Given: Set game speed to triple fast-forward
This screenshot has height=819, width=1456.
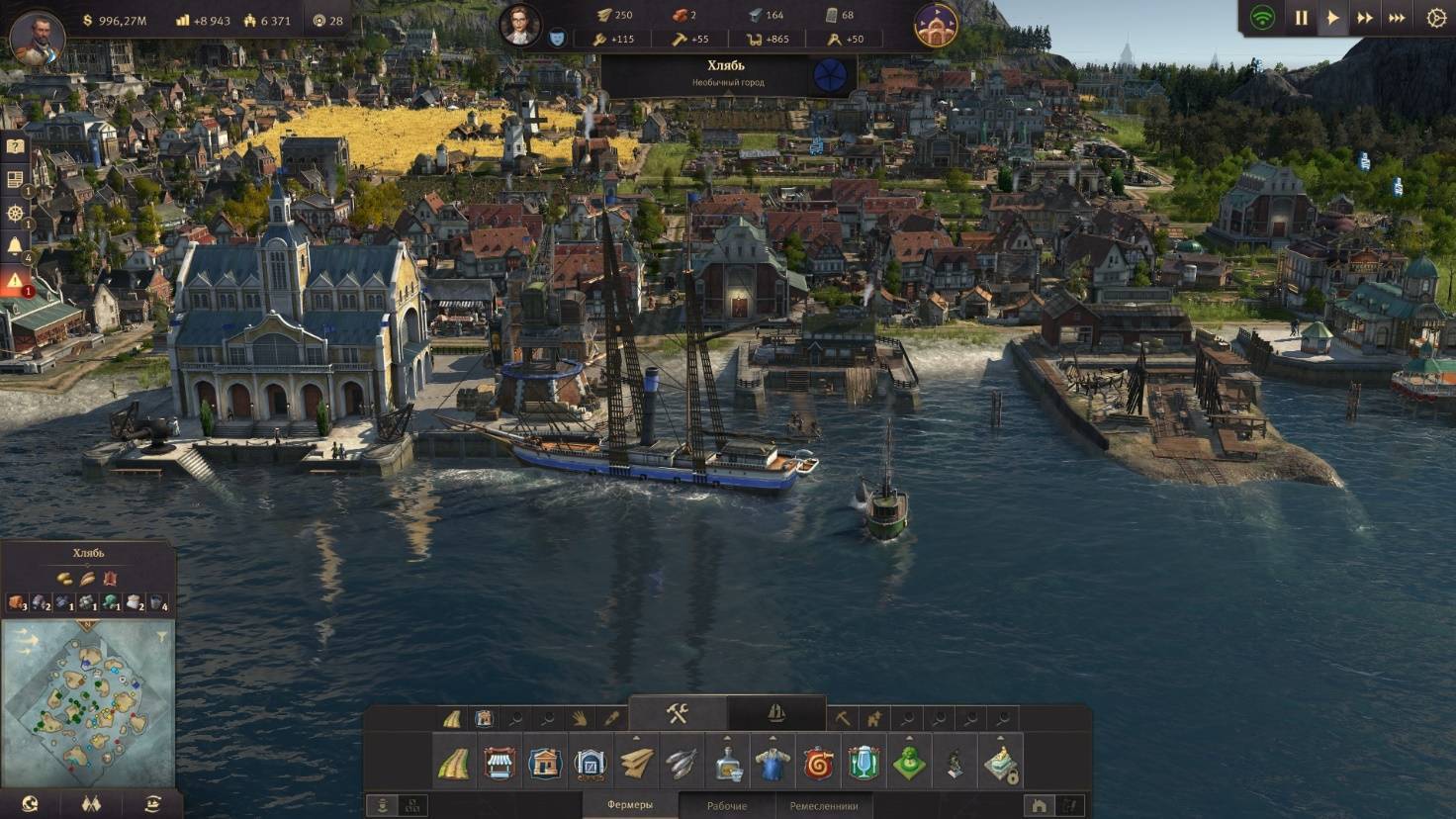Looking at the screenshot, I should (x=1397, y=18).
